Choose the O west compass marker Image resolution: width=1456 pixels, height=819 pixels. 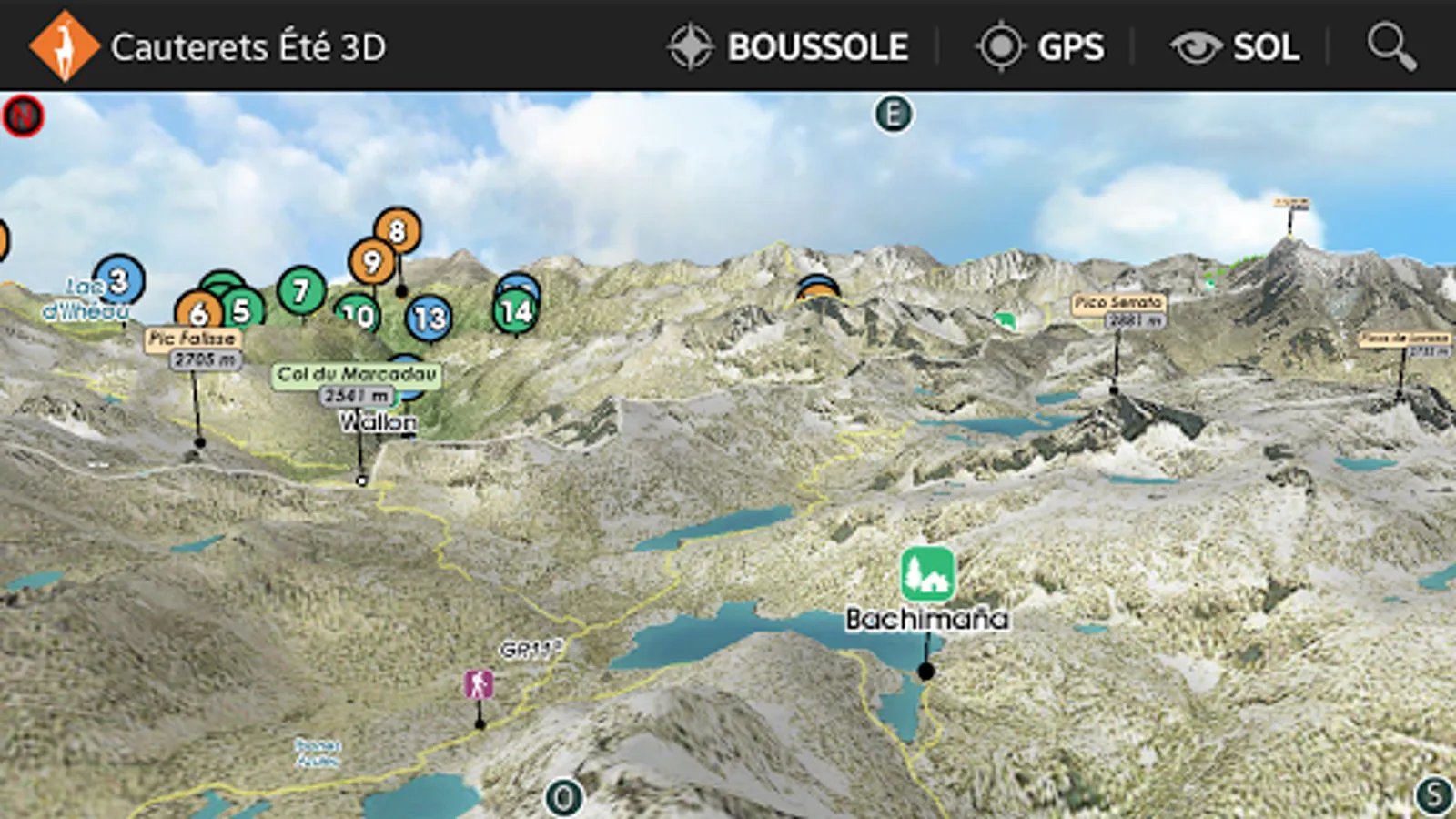(563, 798)
